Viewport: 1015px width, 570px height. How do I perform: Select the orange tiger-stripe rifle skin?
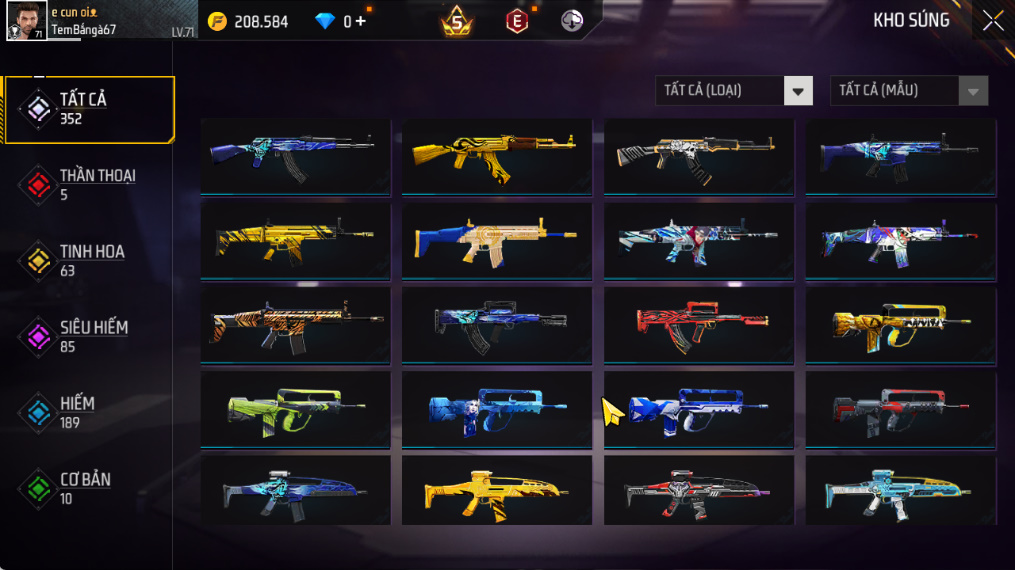coord(295,324)
